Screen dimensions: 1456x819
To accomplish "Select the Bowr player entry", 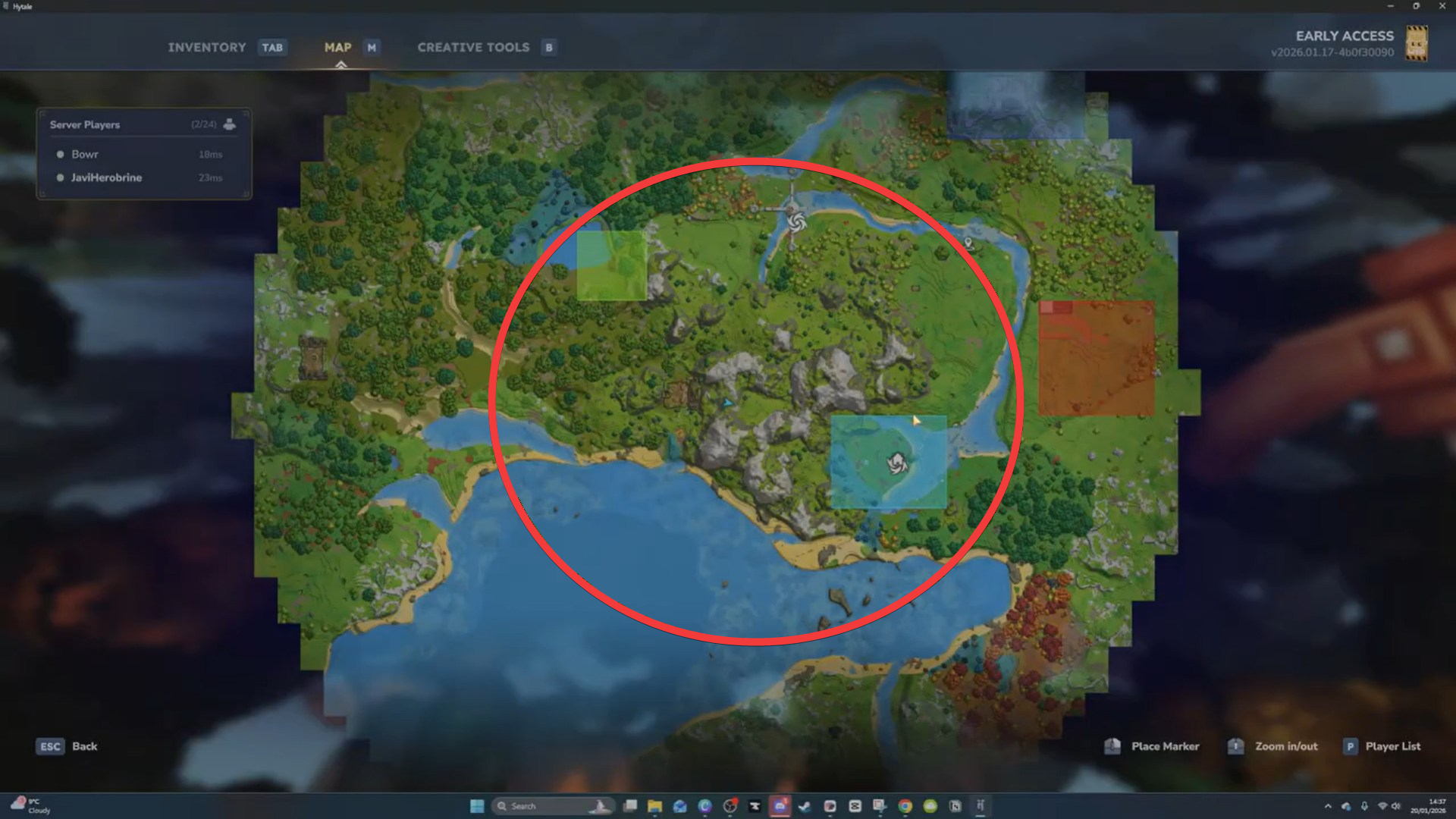I will tap(84, 154).
